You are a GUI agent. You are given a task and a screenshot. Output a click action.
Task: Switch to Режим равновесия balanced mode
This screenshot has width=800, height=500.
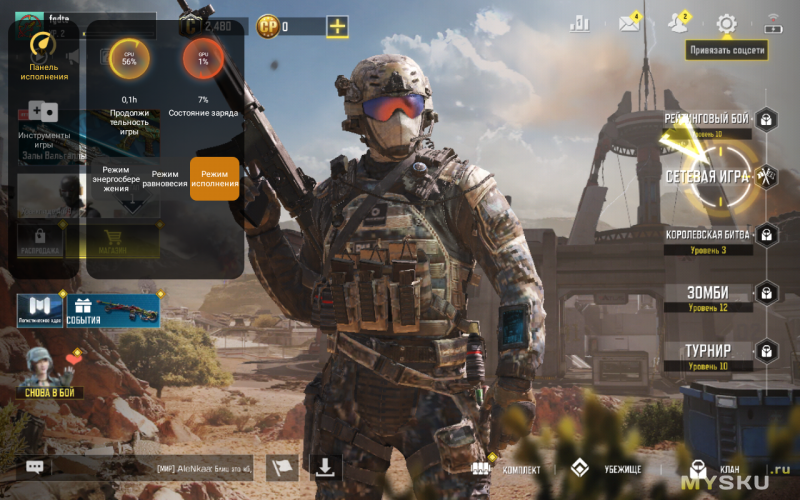point(165,179)
